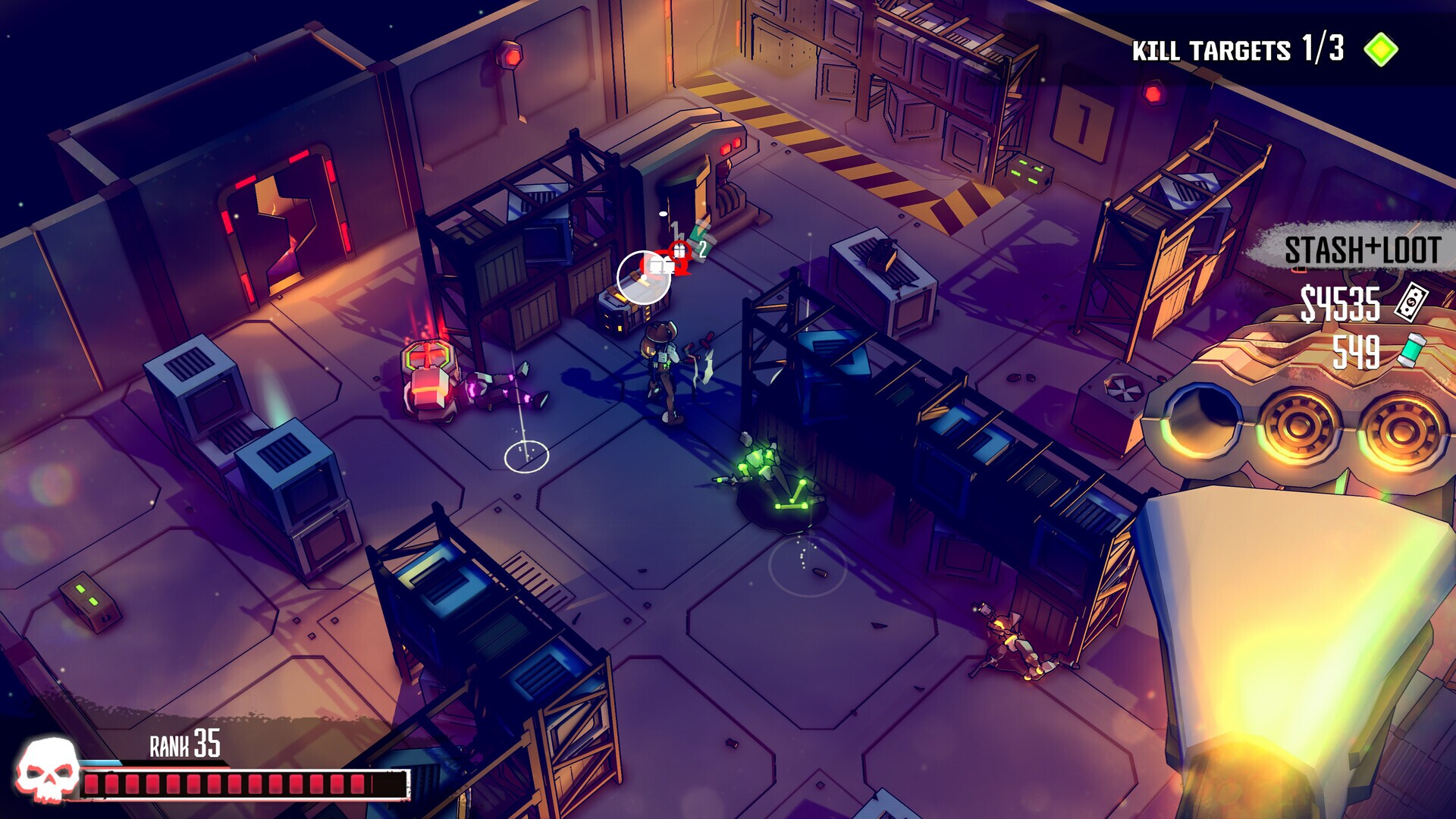
Task: Select the dollar bill currency icon
Action: [1412, 301]
